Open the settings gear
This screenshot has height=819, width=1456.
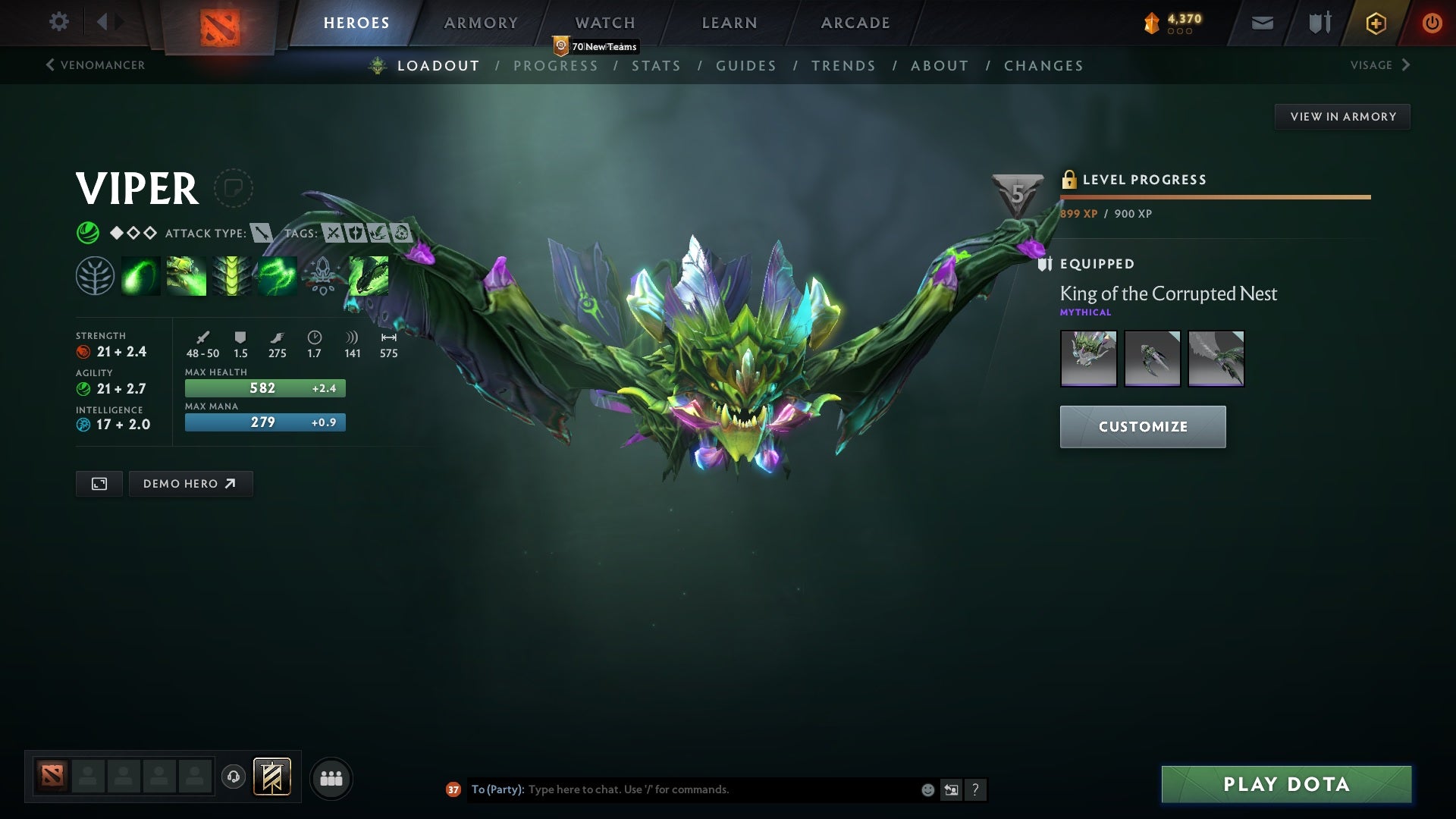(x=59, y=22)
